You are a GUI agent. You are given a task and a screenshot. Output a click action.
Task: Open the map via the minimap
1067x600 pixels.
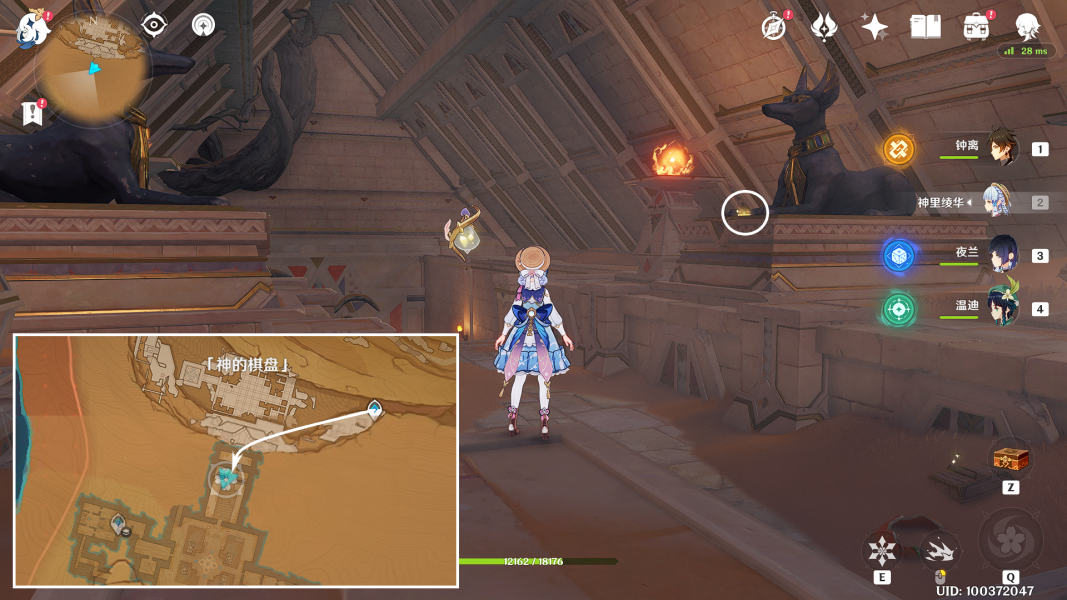coord(93,68)
